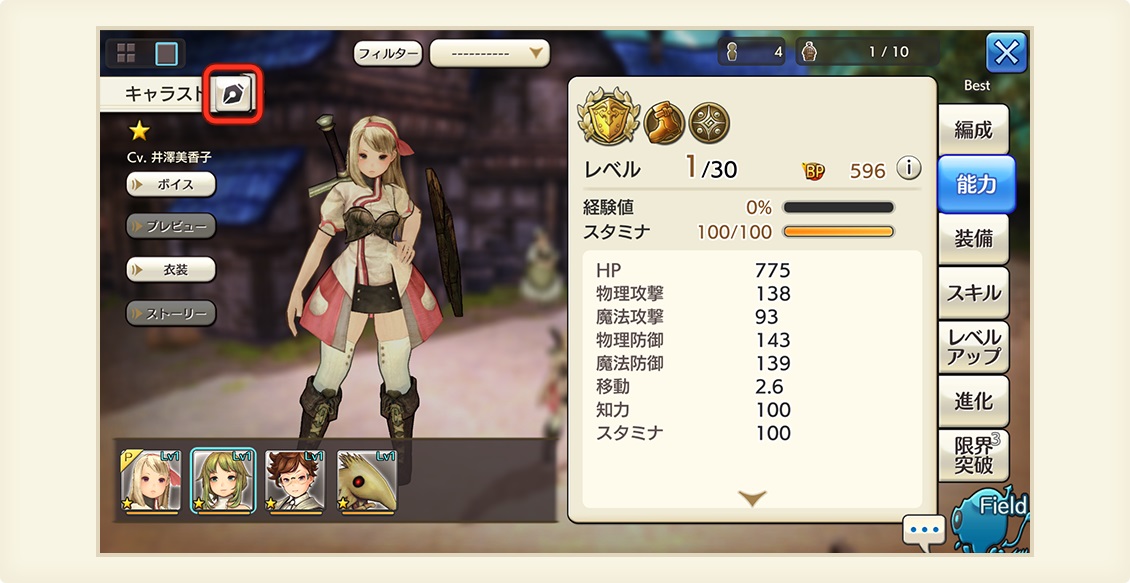Open the 限界突破 limit break tab
This screenshot has height=583, width=1130.
(973, 455)
